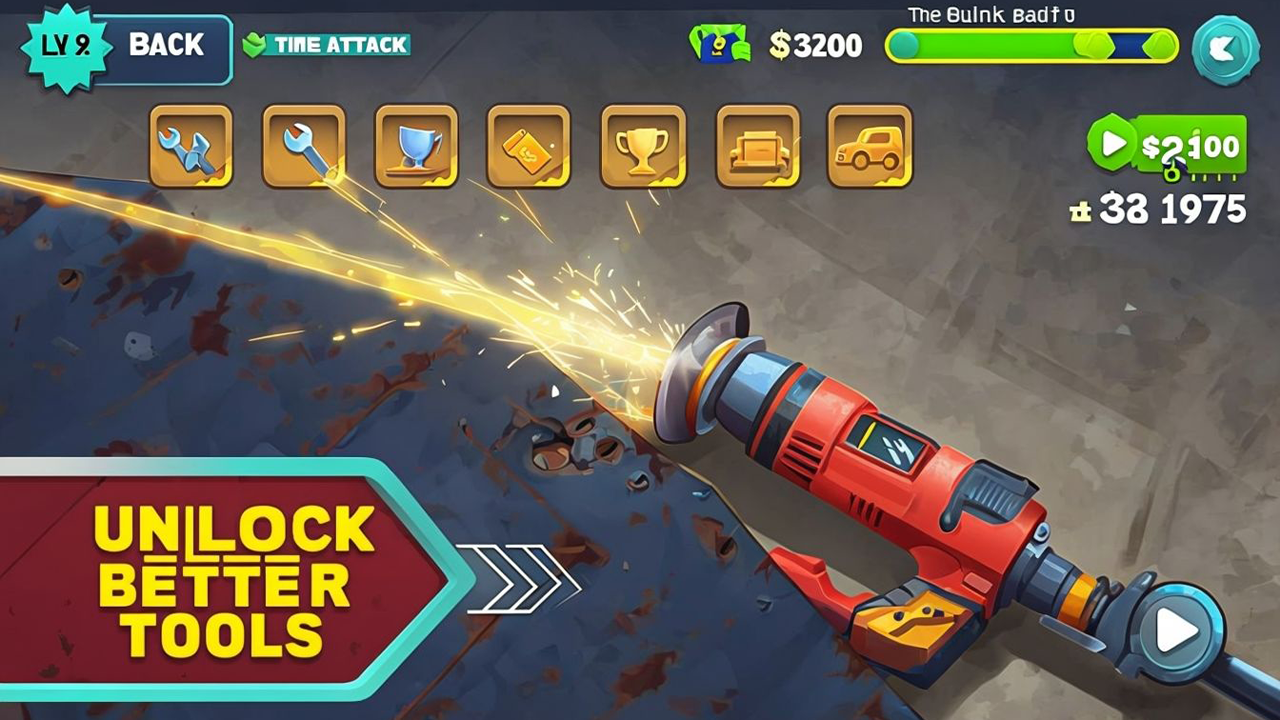Tap the teal circular badge icon top right
The height and width of the screenshot is (720, 1280).
(x=1227, y=50)
